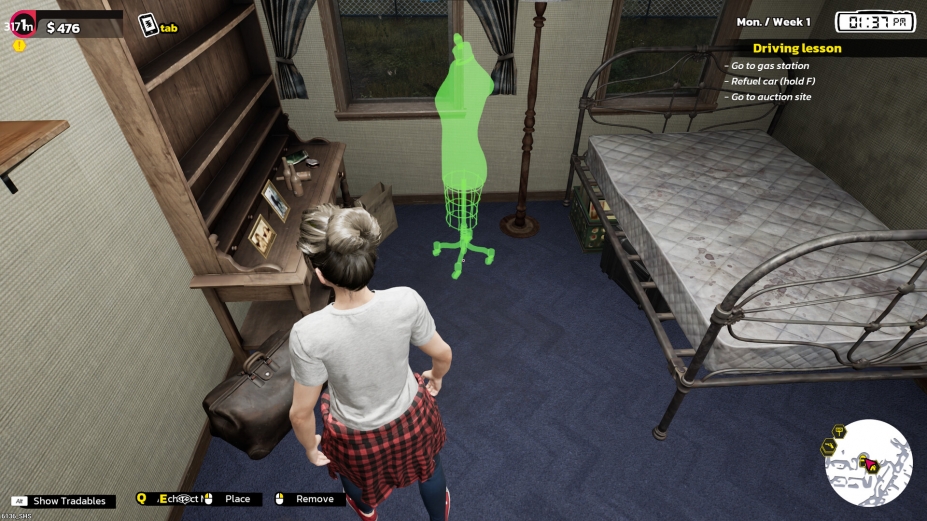Viewport: 927px width, 521px height.
Task: Select the Place action label
Action: click(x=237, y=499)
